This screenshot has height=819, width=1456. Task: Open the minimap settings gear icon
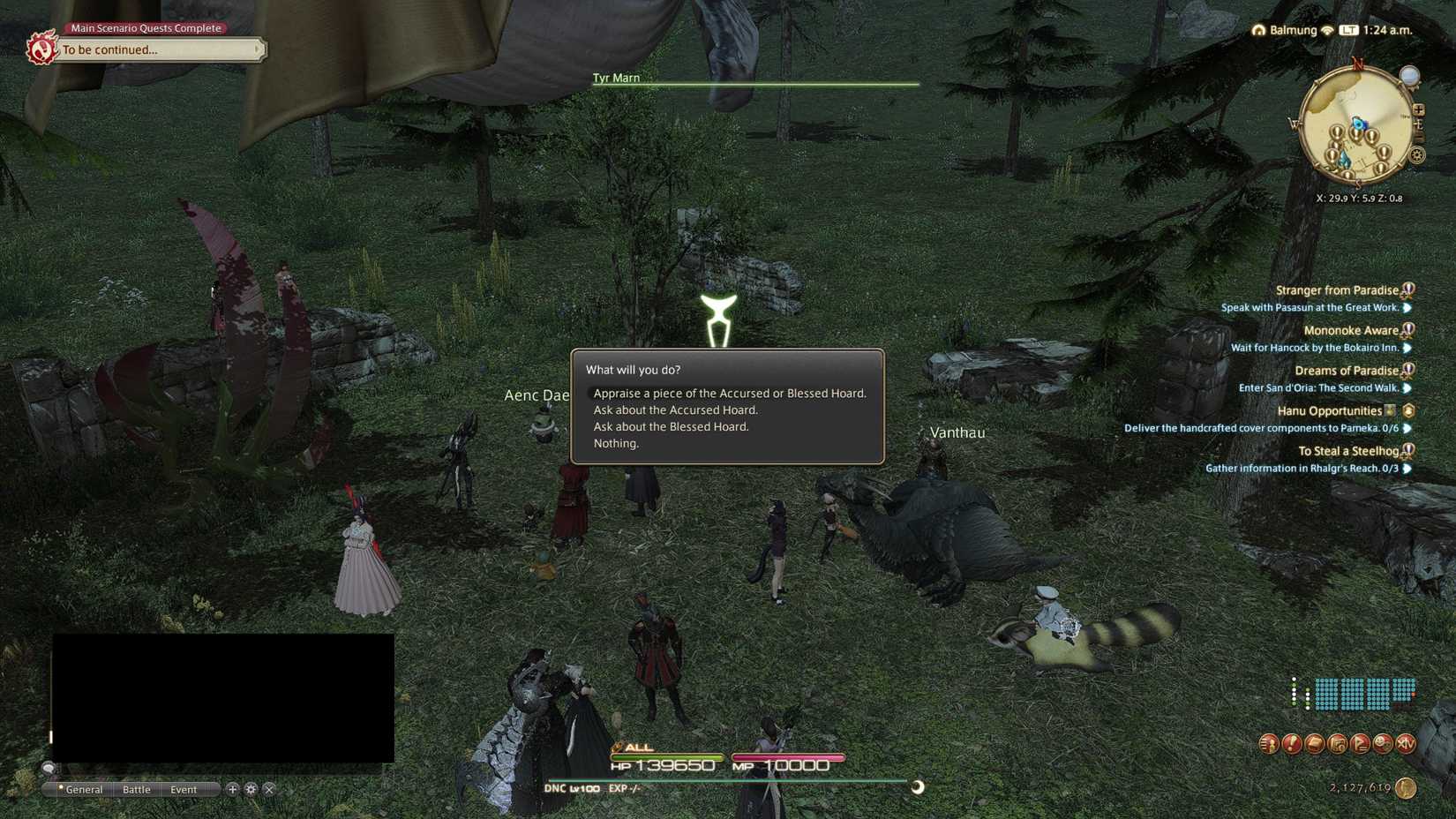[x=1416, y=155]
